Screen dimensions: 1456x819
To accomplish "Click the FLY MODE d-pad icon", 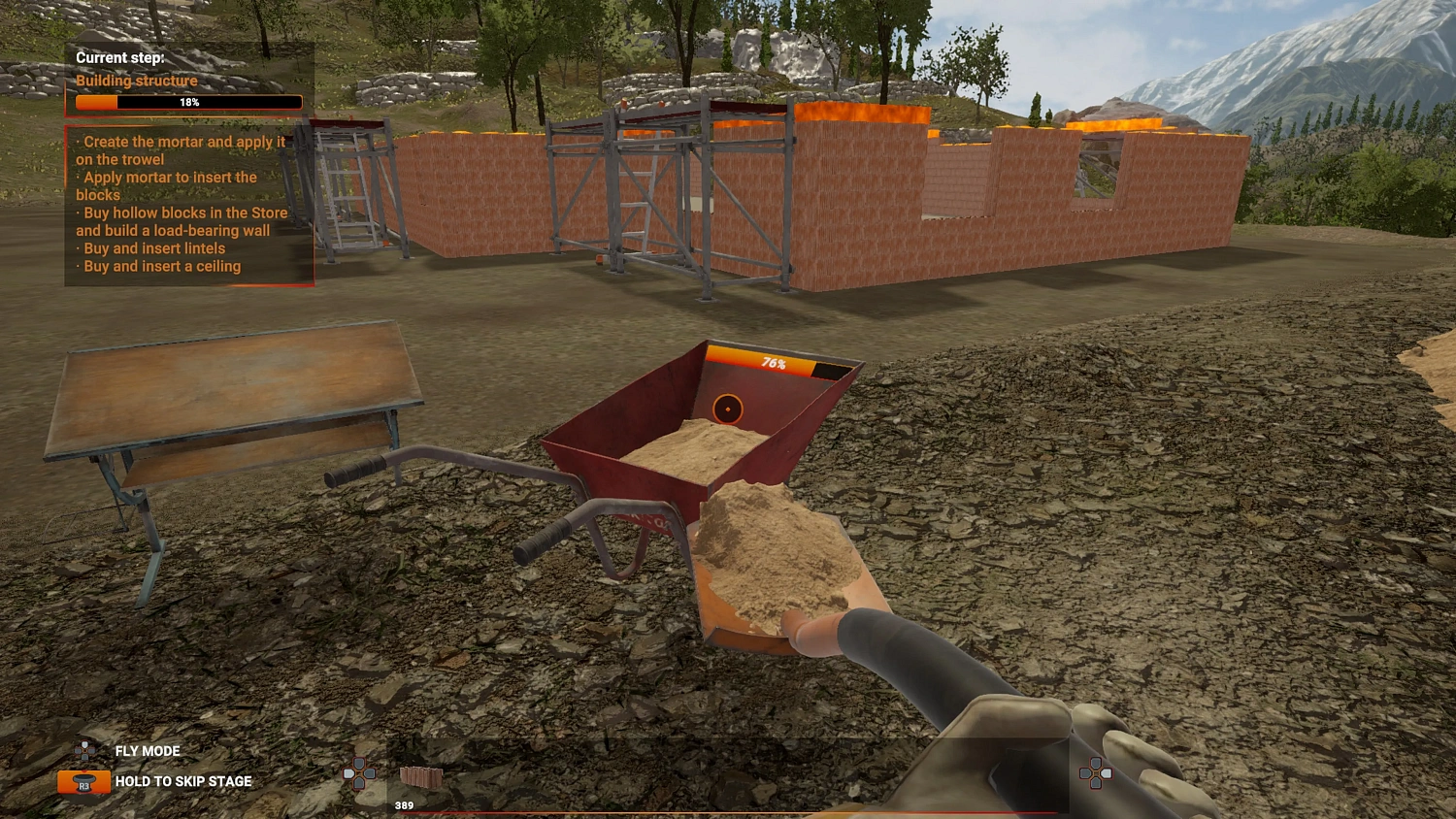I will tap(83, 750).
